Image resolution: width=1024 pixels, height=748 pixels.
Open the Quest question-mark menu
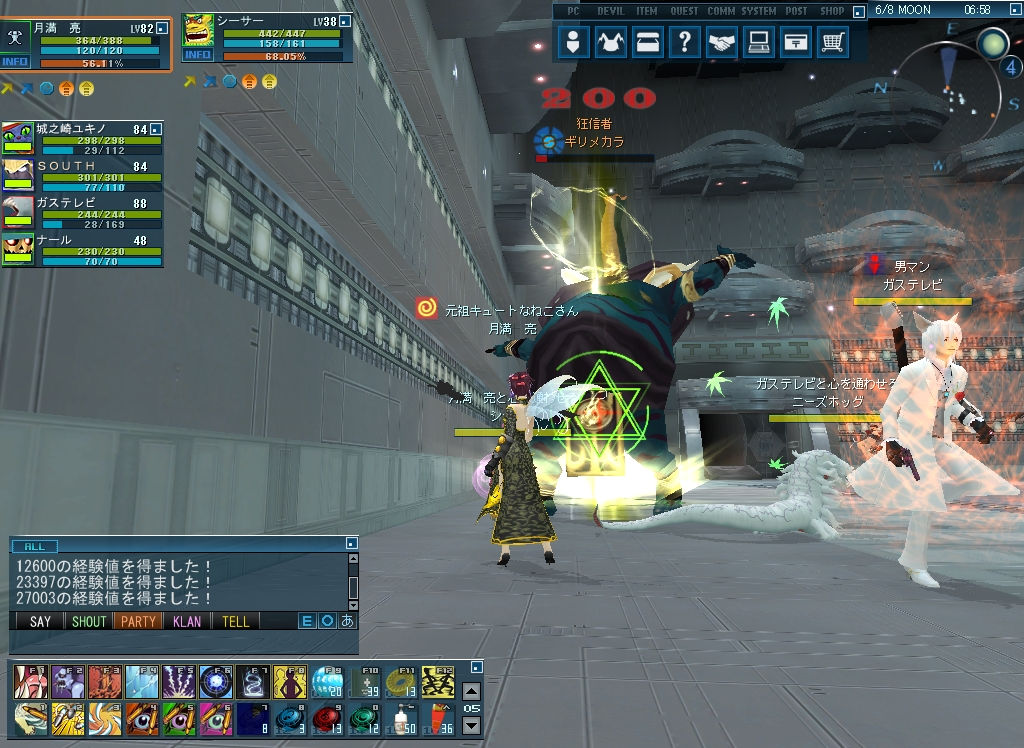point(685,42)
